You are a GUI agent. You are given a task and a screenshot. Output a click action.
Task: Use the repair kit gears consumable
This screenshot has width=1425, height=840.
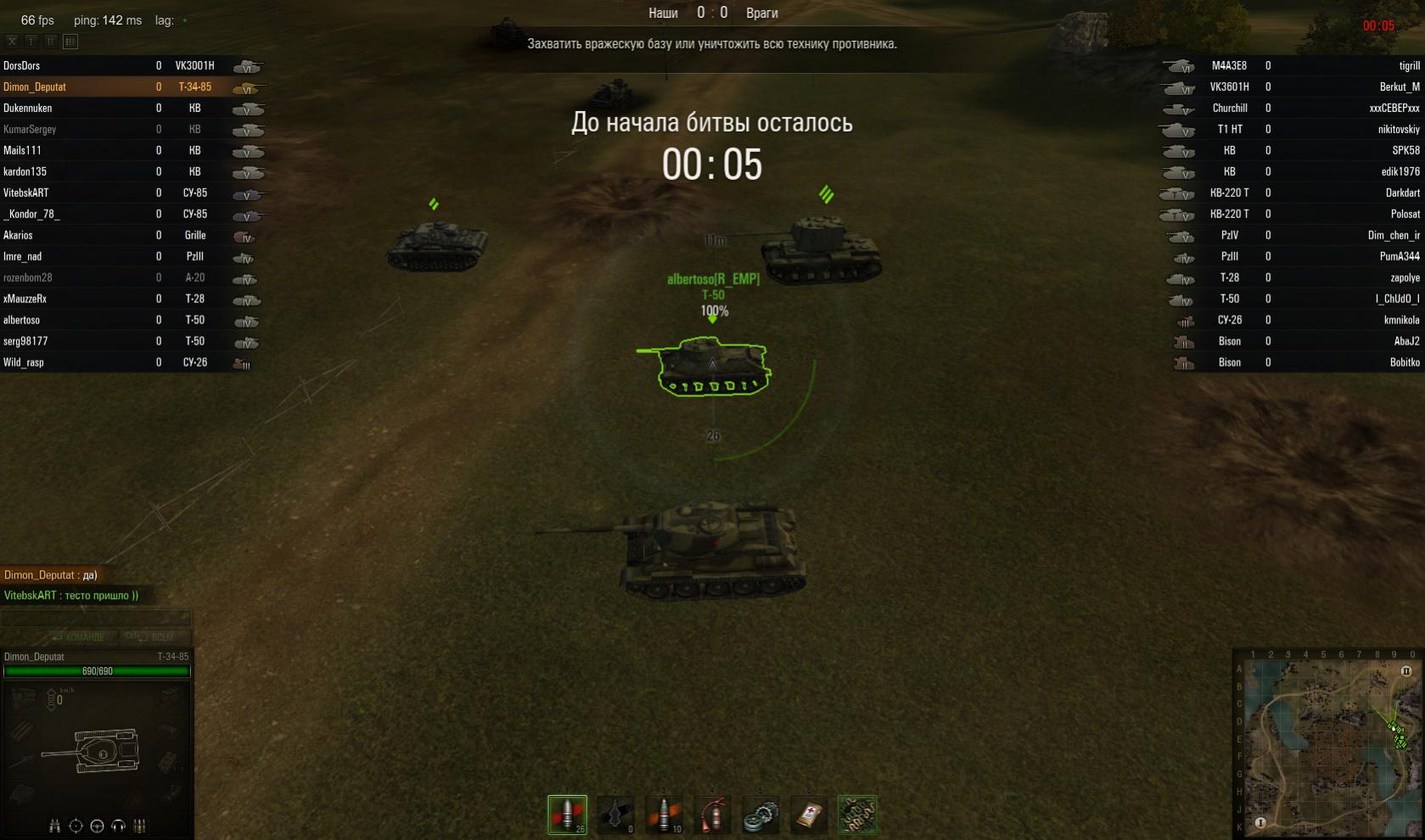760,815
